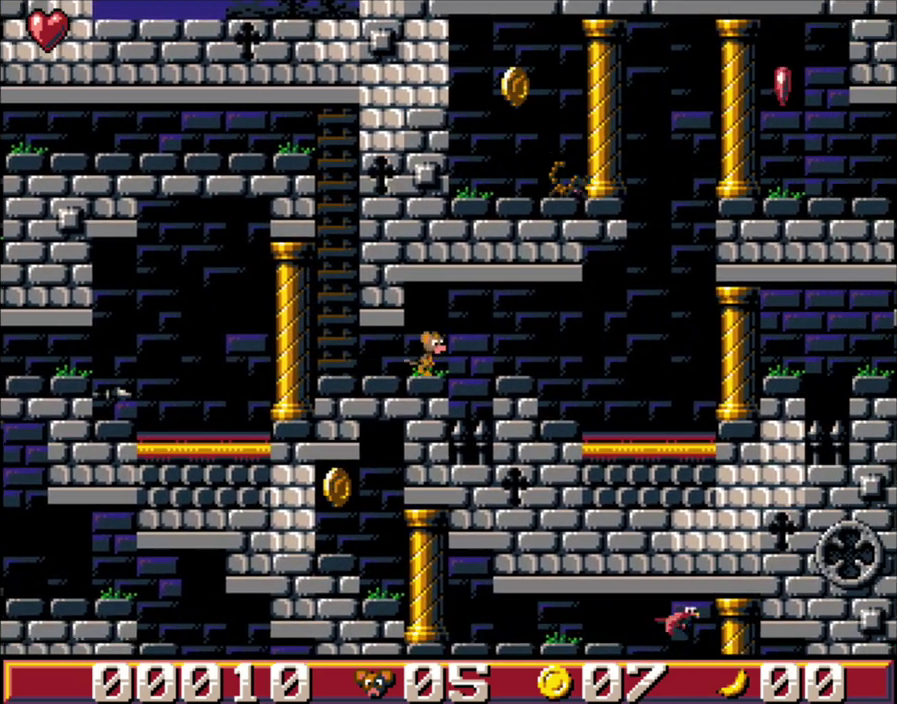The height and width of the screenshot is (704, 897).
Task: Click the red heart health icon
Action: [x=47, y=29]
